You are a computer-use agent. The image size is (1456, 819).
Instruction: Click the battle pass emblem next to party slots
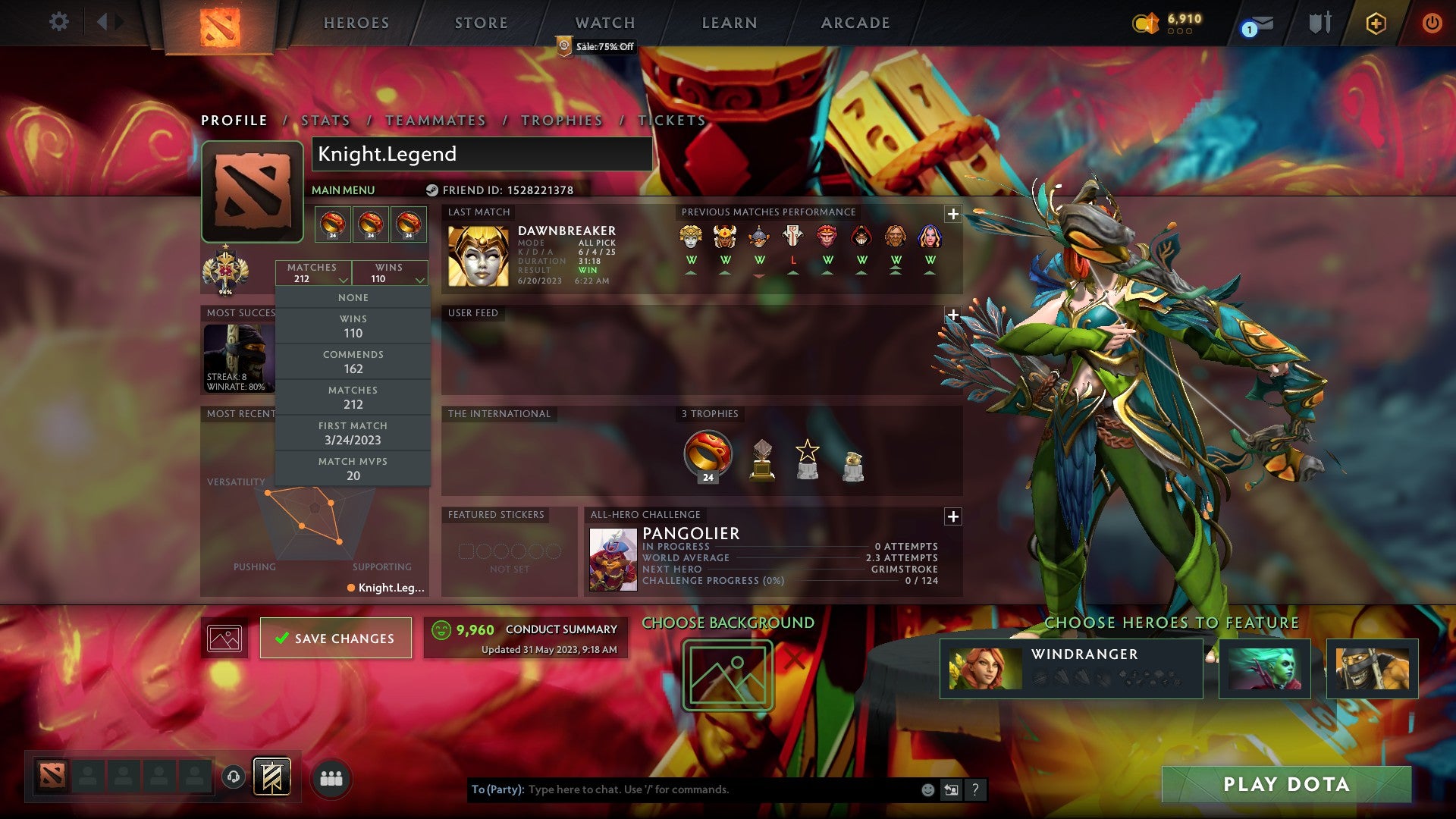pos(273,775)
